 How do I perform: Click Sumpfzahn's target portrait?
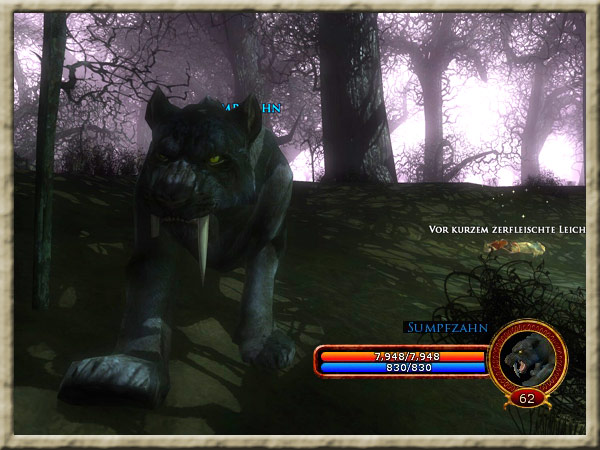click(x=528, y=357)
